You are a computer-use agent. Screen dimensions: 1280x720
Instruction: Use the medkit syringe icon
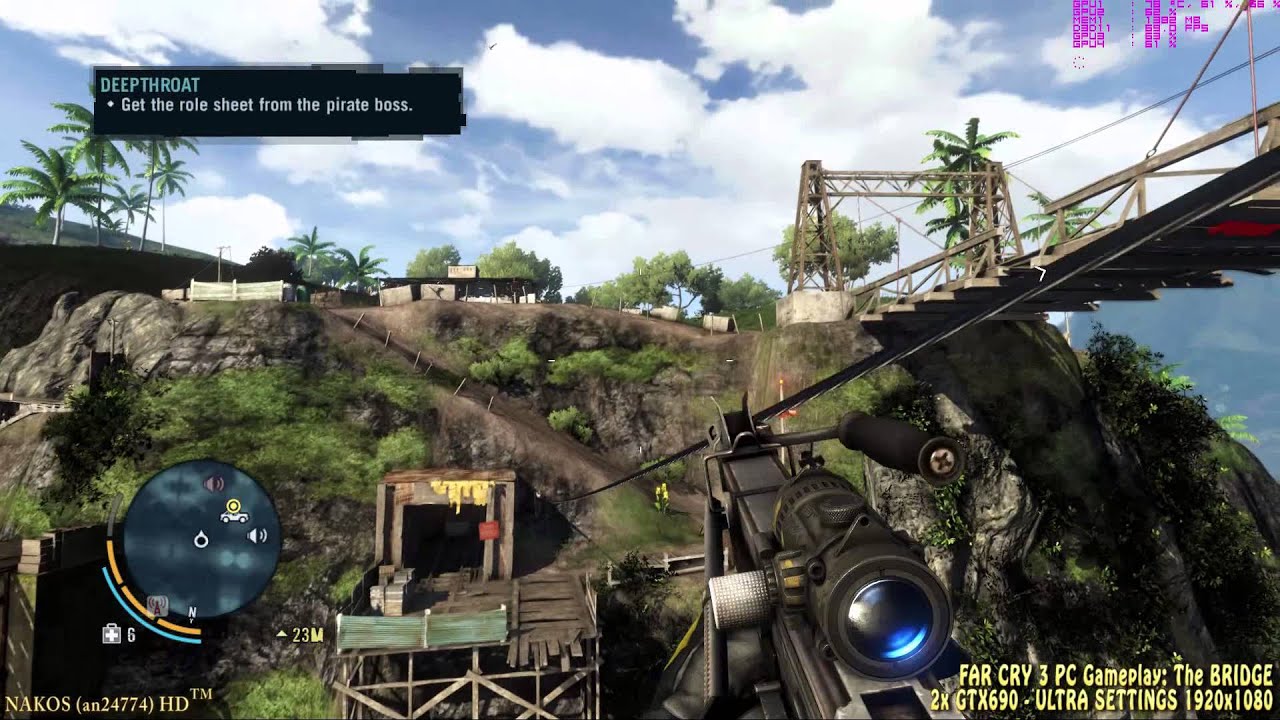[112, 634]
